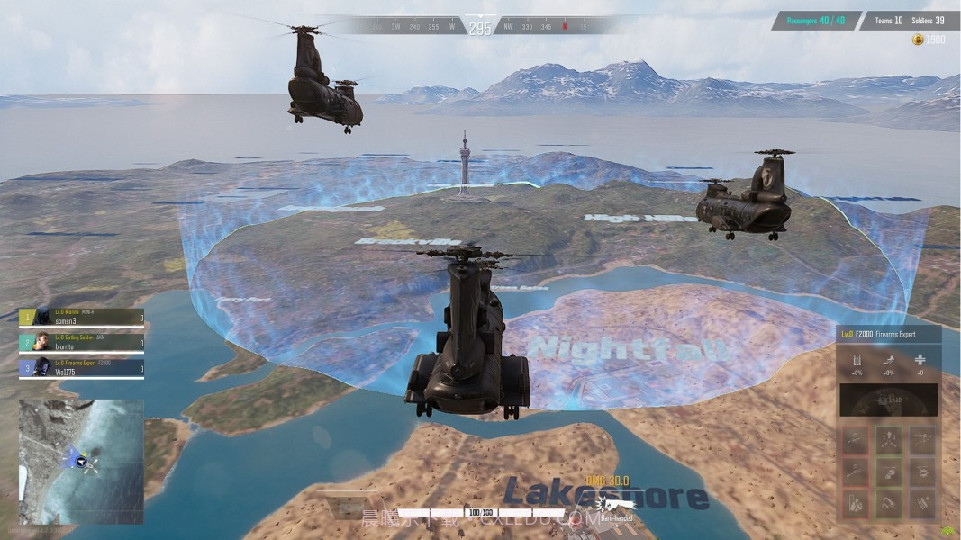Image resolution: width=961 pixels, height=540 pixels.
Task: Open the F2000 Firearms Expert class header
Action: pyautogui.click(x=888, y=335)
